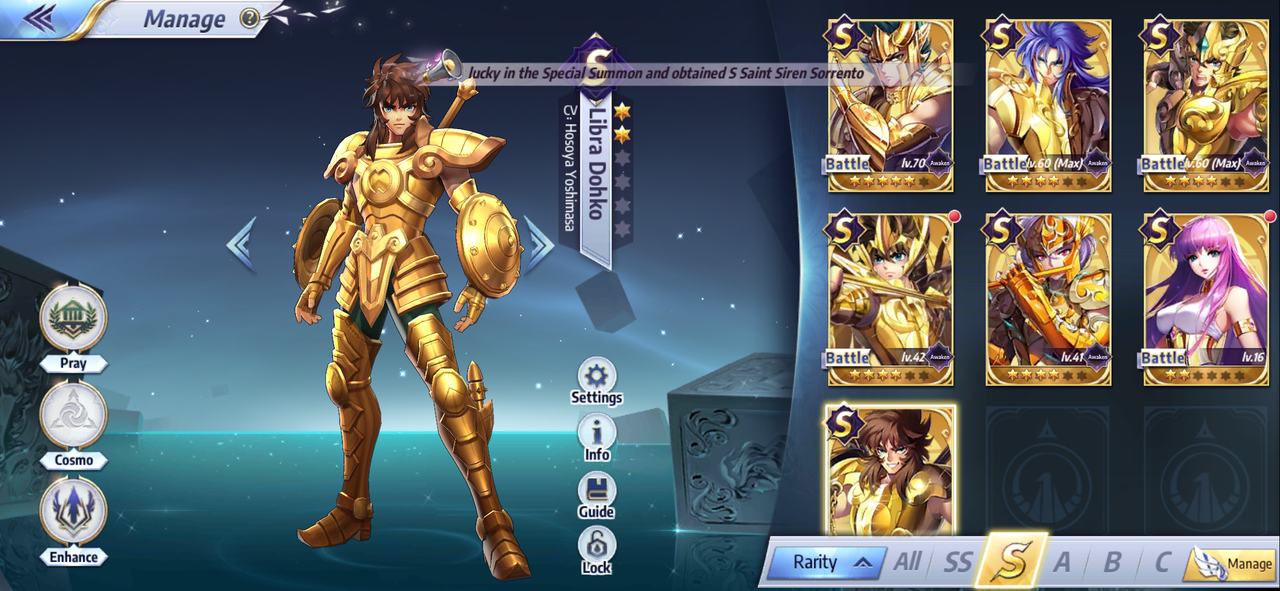Filter saints by SS rarity
The width and height of the screenshot is (1280, 591).
[957, 562]
